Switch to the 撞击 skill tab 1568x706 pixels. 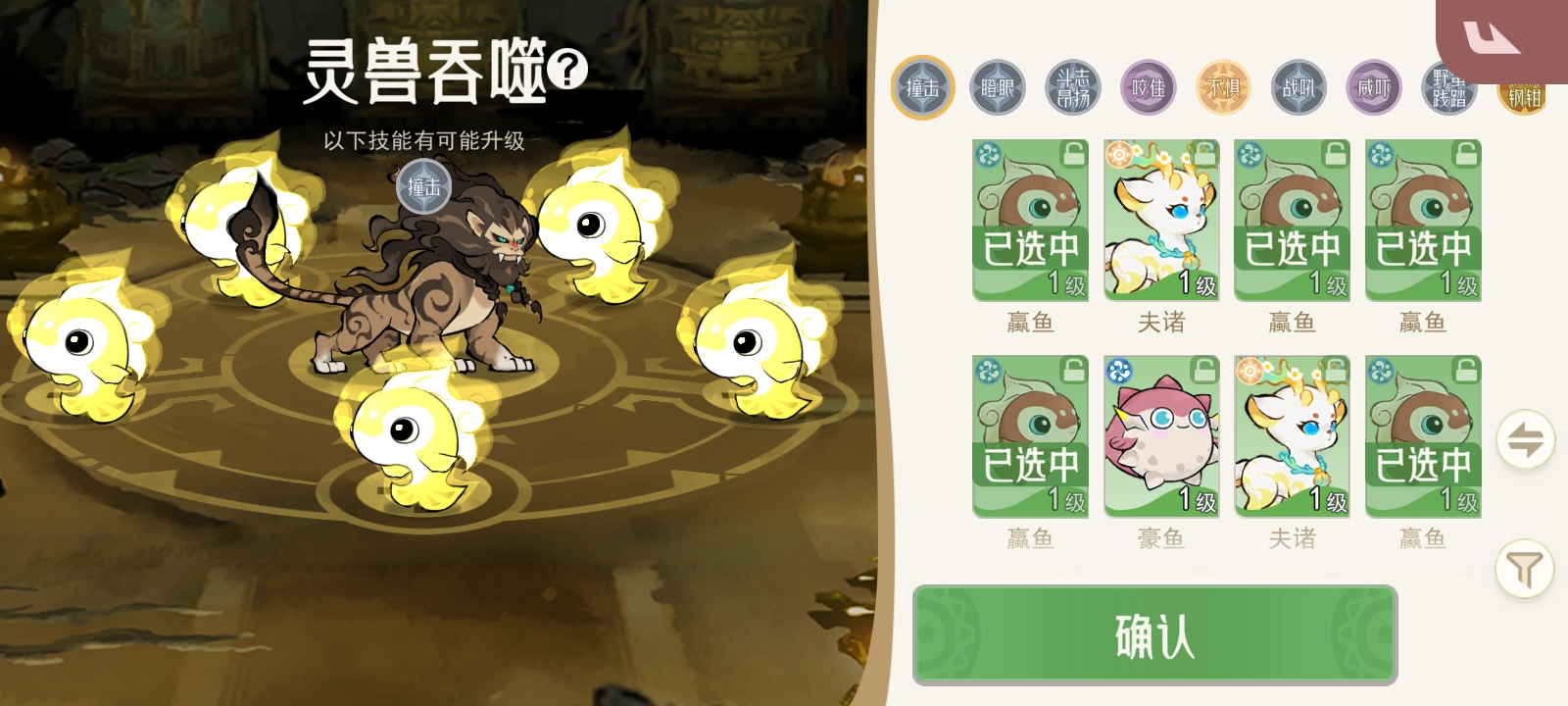point(921,87)
